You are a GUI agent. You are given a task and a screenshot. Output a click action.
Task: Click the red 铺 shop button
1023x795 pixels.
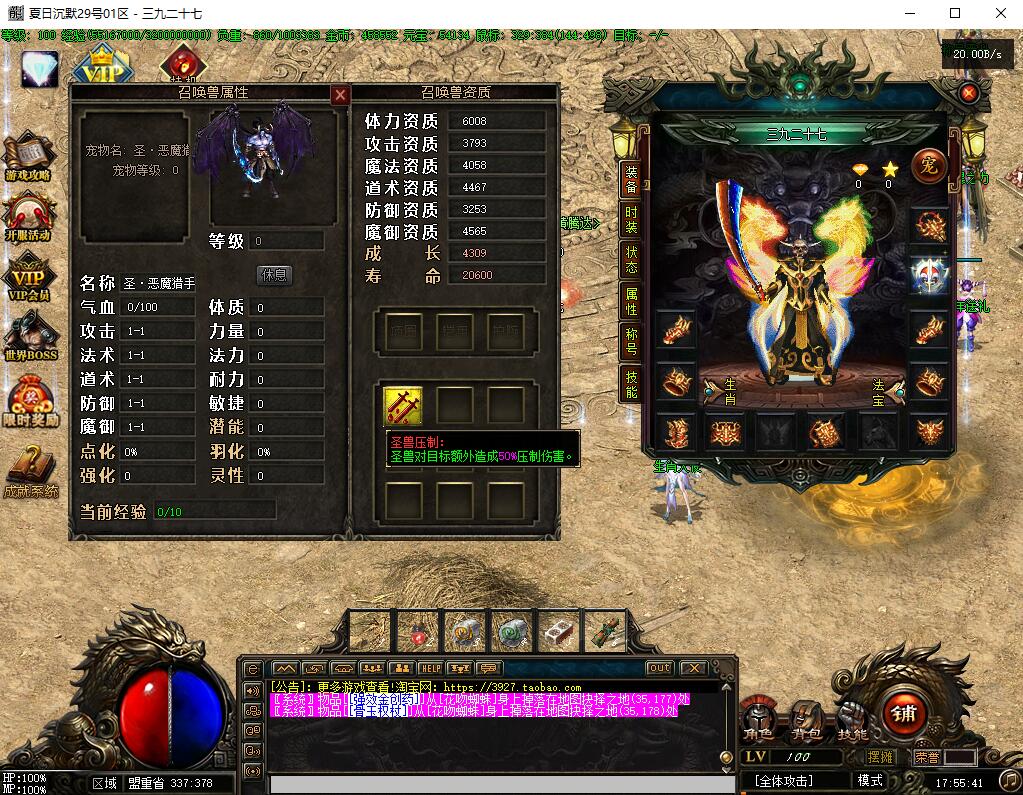point(904,713)
